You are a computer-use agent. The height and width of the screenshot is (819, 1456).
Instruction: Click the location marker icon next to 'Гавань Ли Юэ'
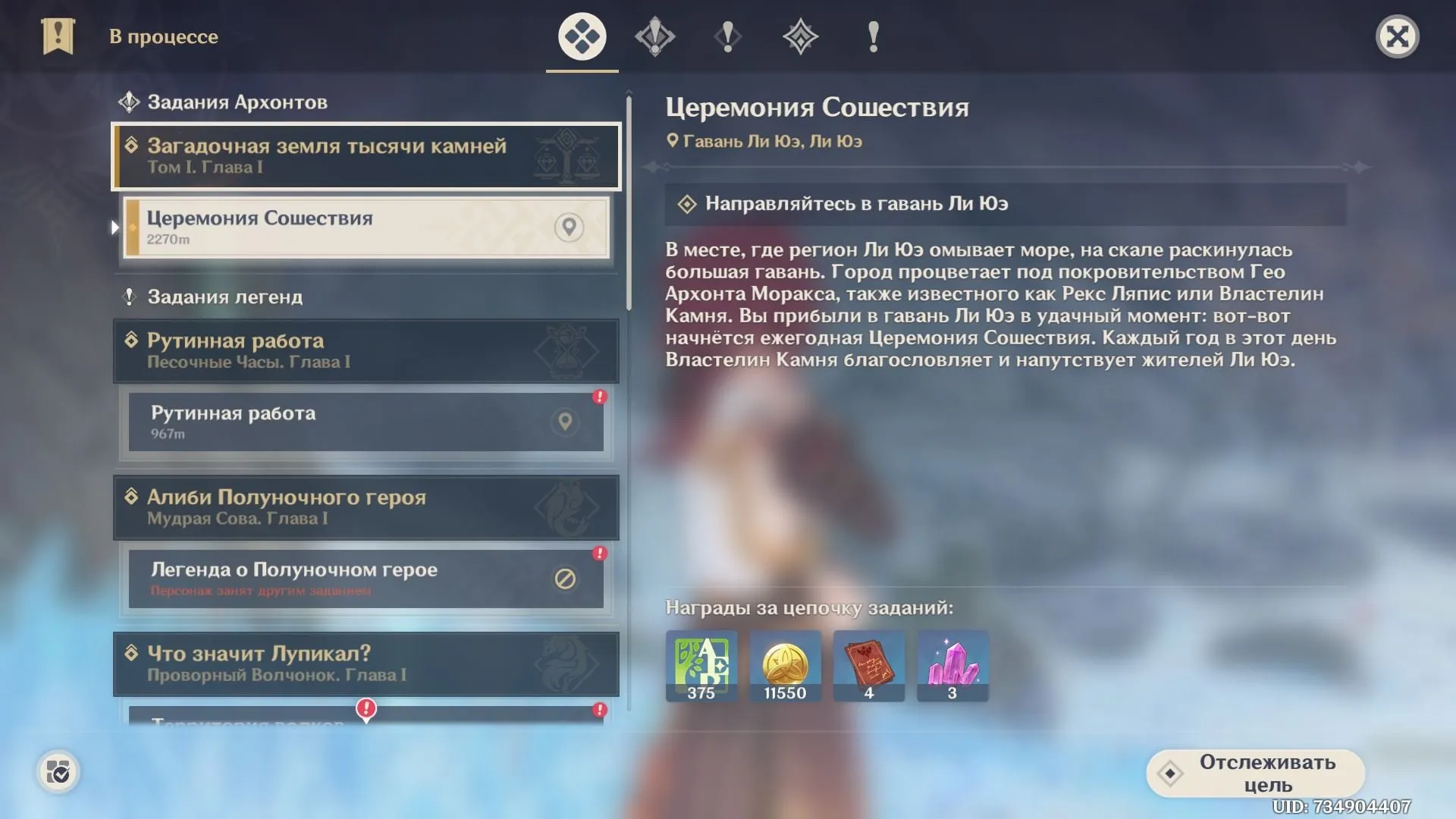point(673,140)
